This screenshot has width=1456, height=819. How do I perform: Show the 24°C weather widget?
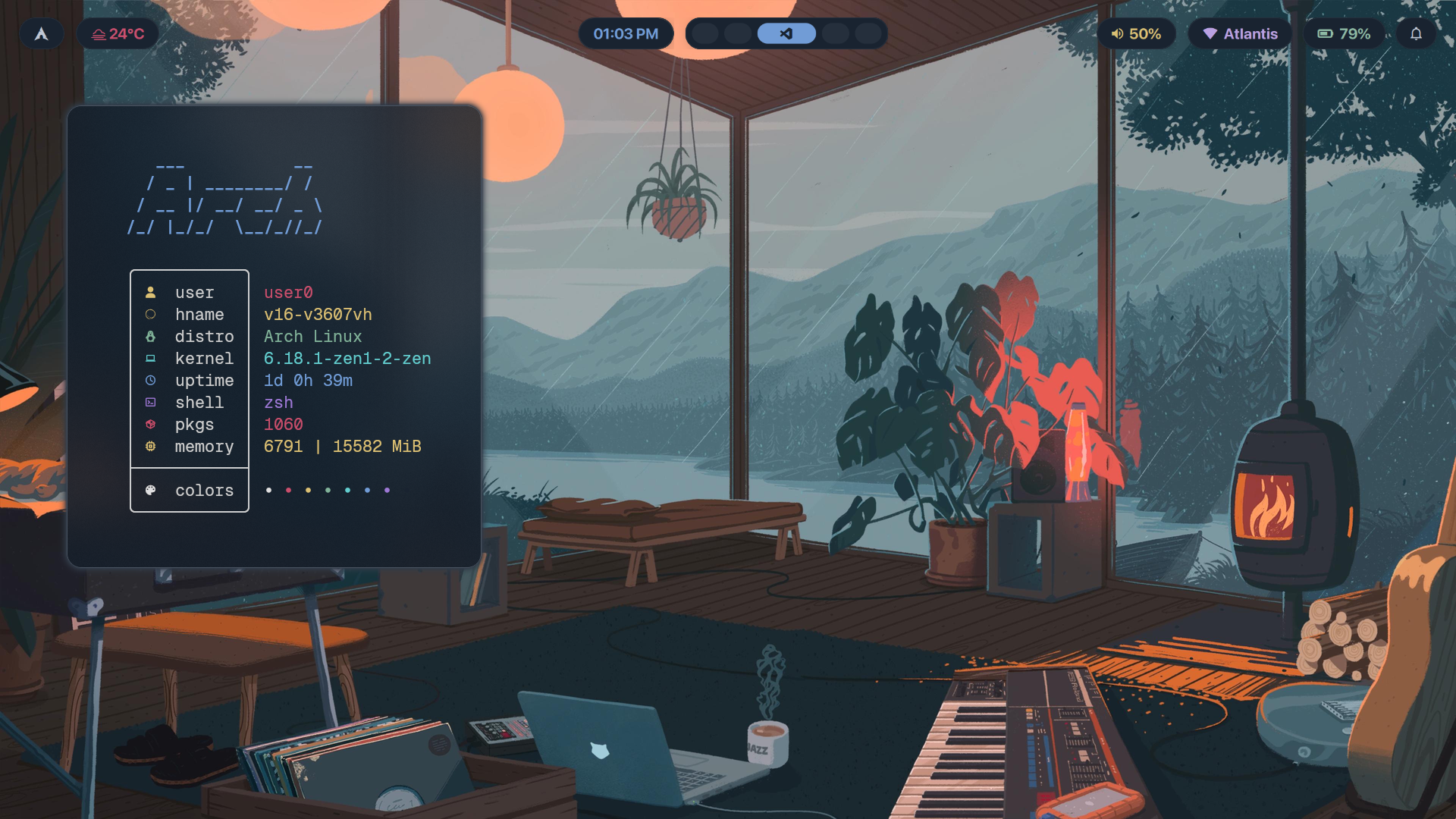pyautogui.click(x=118, y=34)
